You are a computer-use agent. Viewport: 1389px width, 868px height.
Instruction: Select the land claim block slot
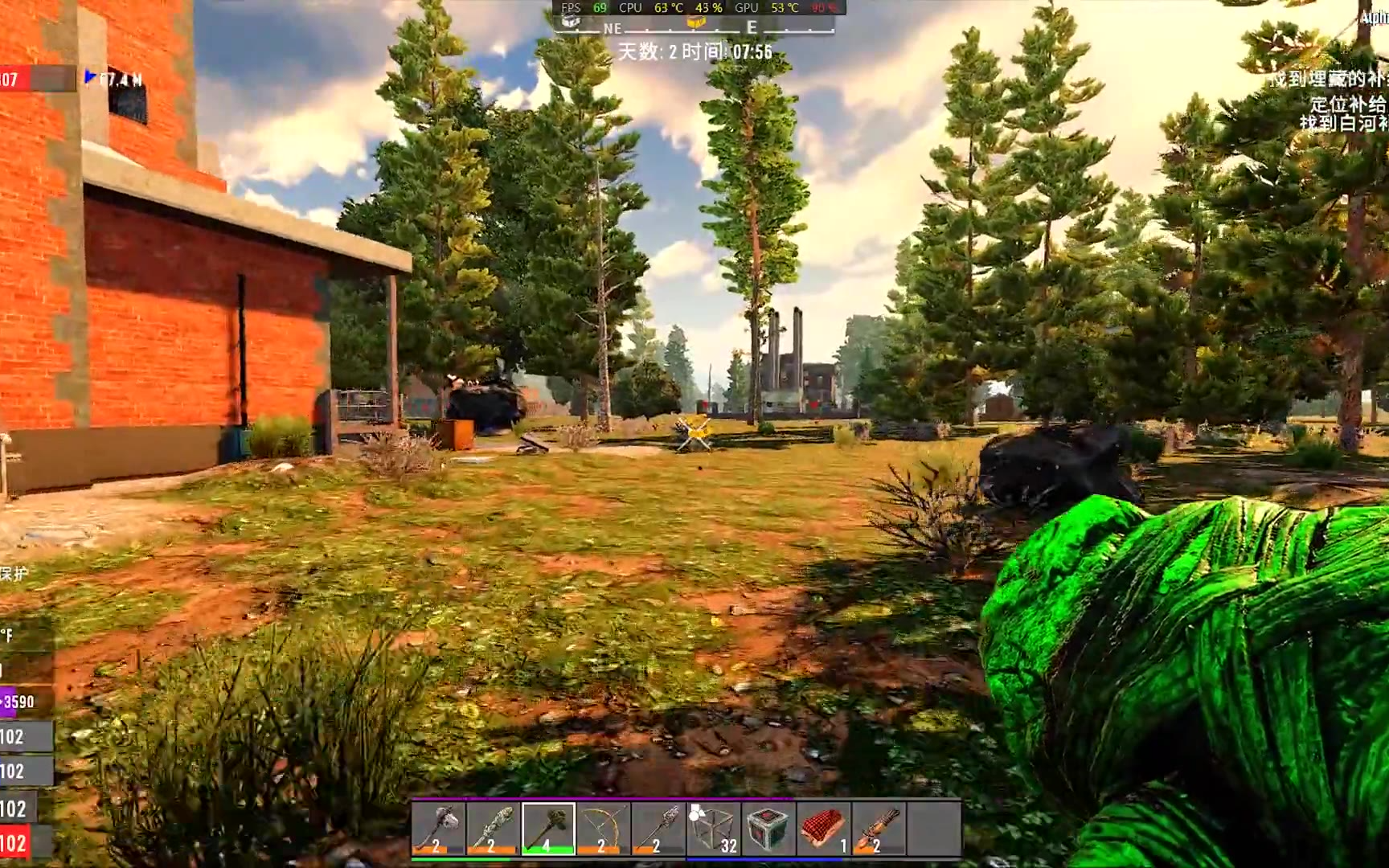pos(768,828)
